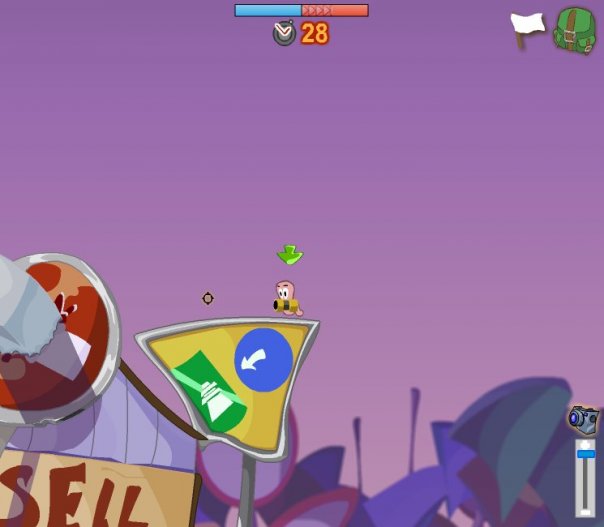604x527 pixels.
Task: Open the green backpack weapon inventory
Action: [575, 30]
